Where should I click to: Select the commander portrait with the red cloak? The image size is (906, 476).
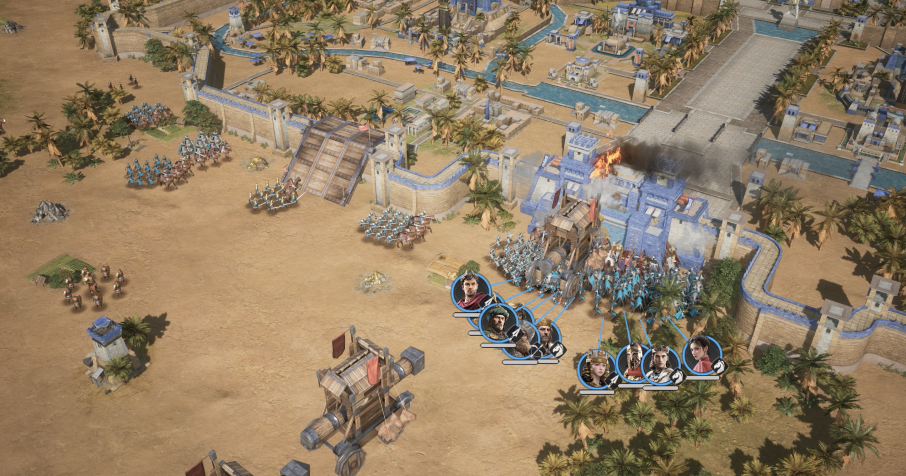point(471,292)
